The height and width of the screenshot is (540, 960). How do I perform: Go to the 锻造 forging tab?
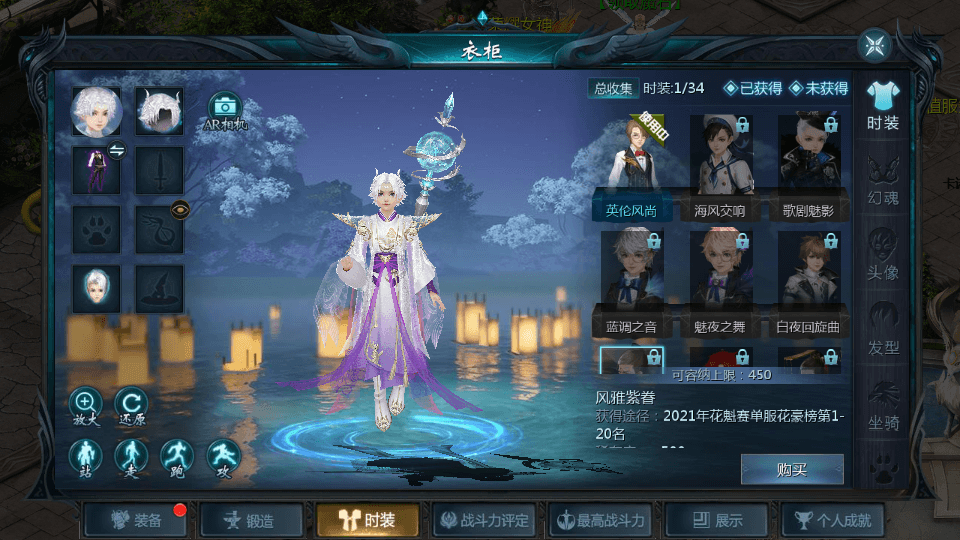(250, 520)
